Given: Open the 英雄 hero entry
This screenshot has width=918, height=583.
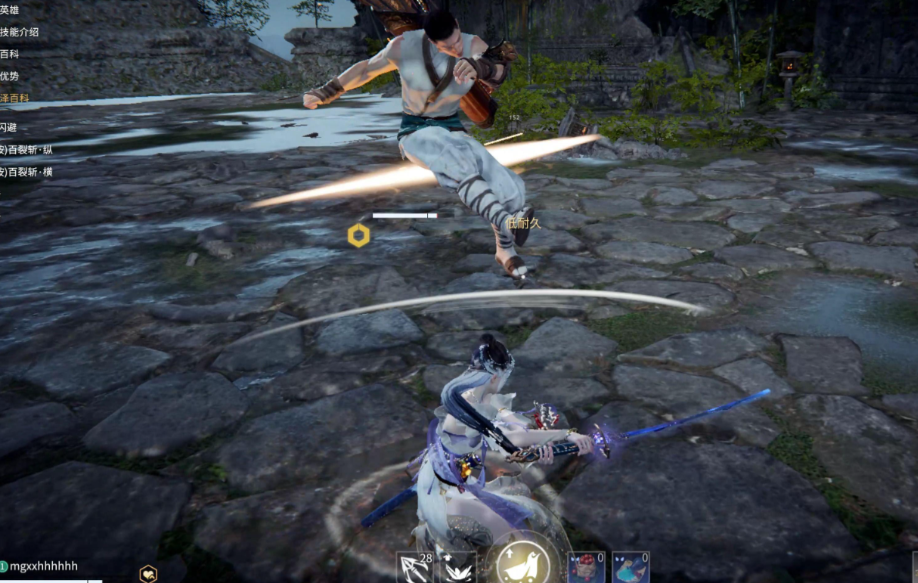Looking at the screenshot, I should coord(10,9).
